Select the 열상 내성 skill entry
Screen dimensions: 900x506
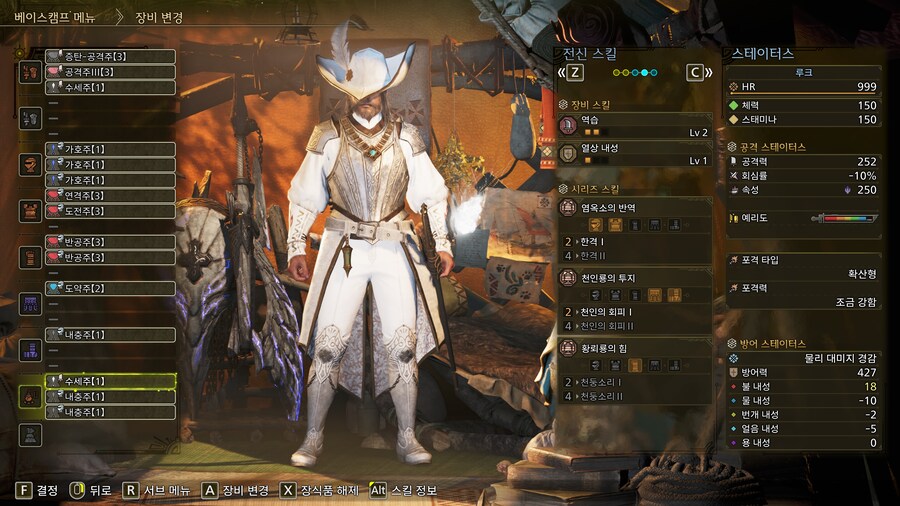tap(635, 154)
